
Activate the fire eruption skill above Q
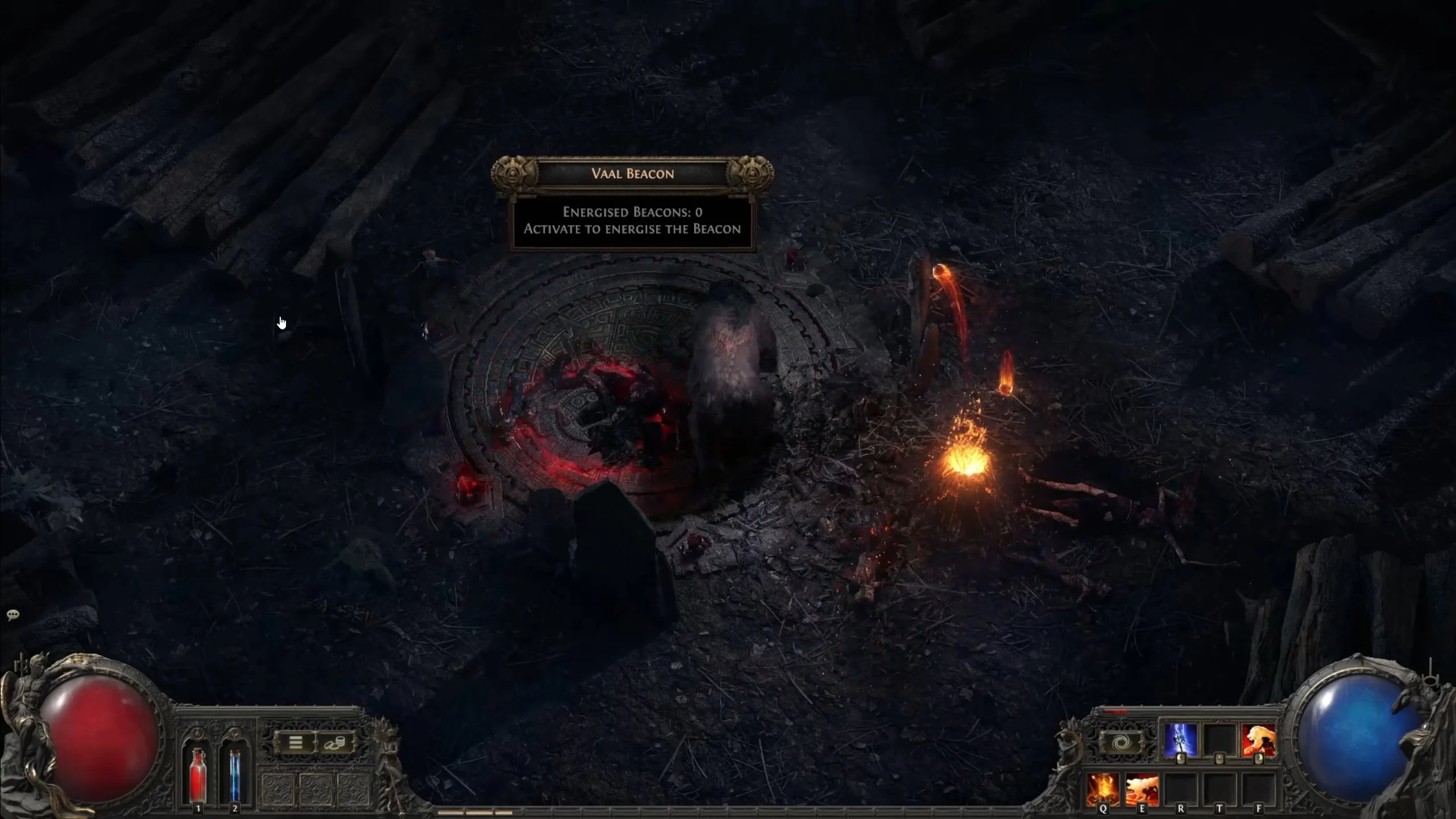pyautogui.click(x=1103, y=788)
